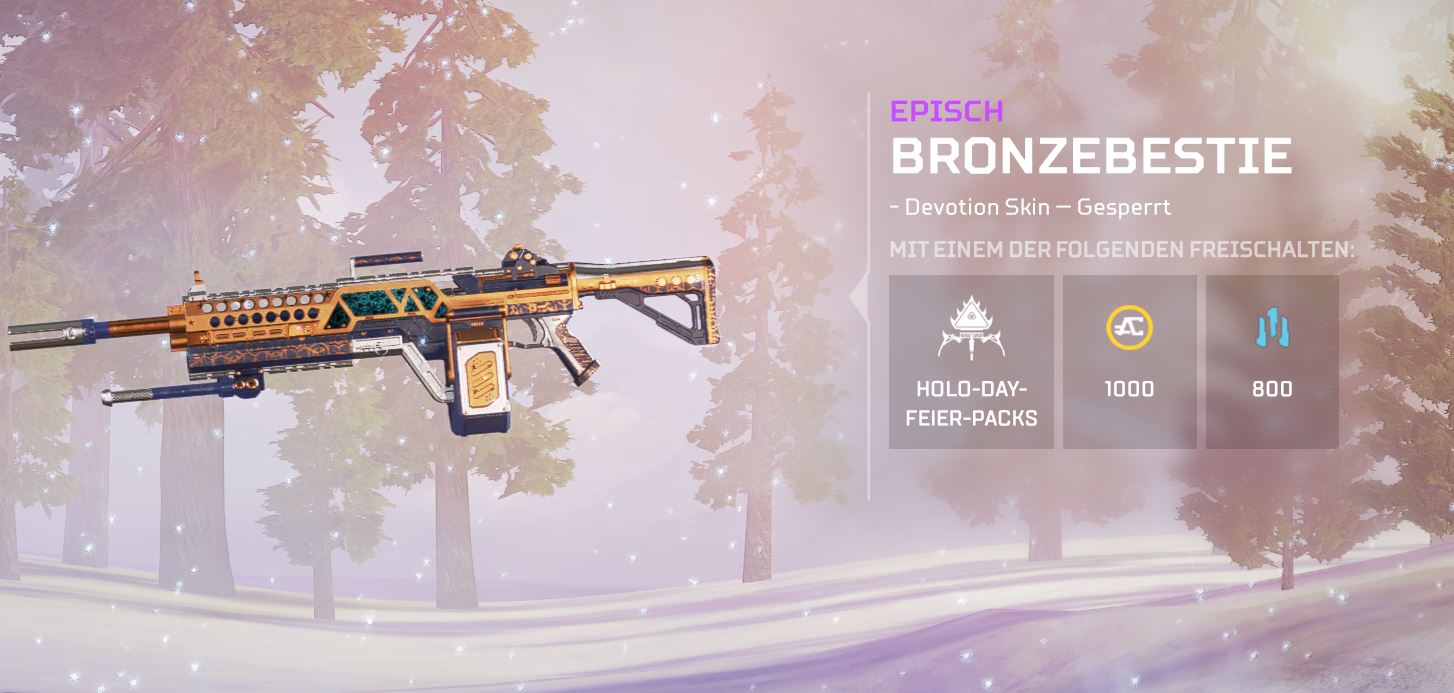Select the Holo-Day-Feier-Packs unlock option
Viewport: 1454px width, 693px height.
[970, 362]
